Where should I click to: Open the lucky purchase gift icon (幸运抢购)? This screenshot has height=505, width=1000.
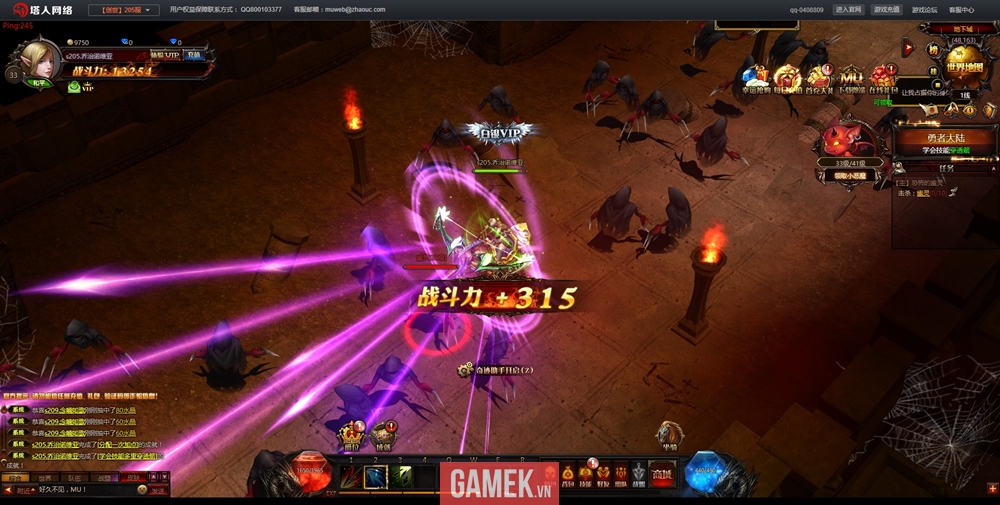coord(757,80)
